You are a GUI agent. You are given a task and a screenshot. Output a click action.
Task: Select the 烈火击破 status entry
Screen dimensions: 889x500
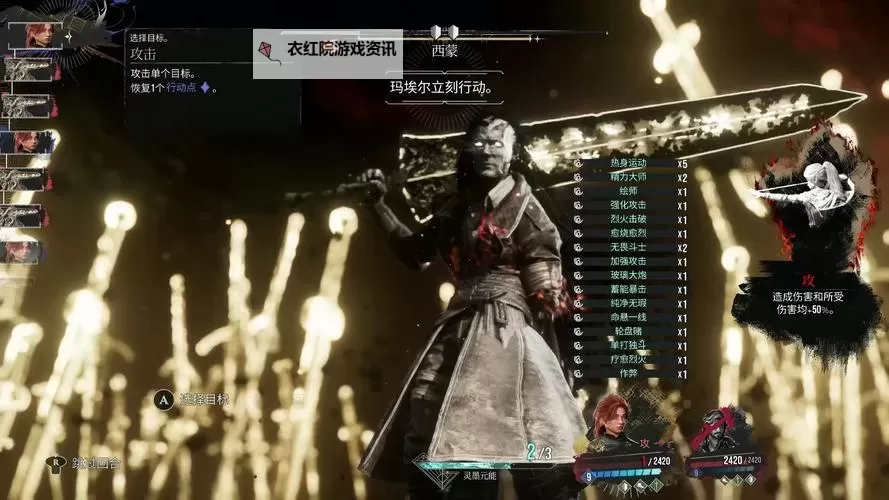(x=628, y=219)
